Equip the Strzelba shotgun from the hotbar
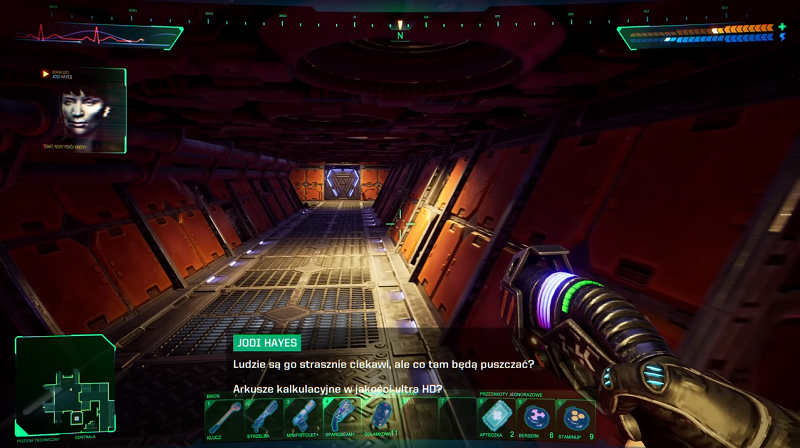 coord(263,416)
